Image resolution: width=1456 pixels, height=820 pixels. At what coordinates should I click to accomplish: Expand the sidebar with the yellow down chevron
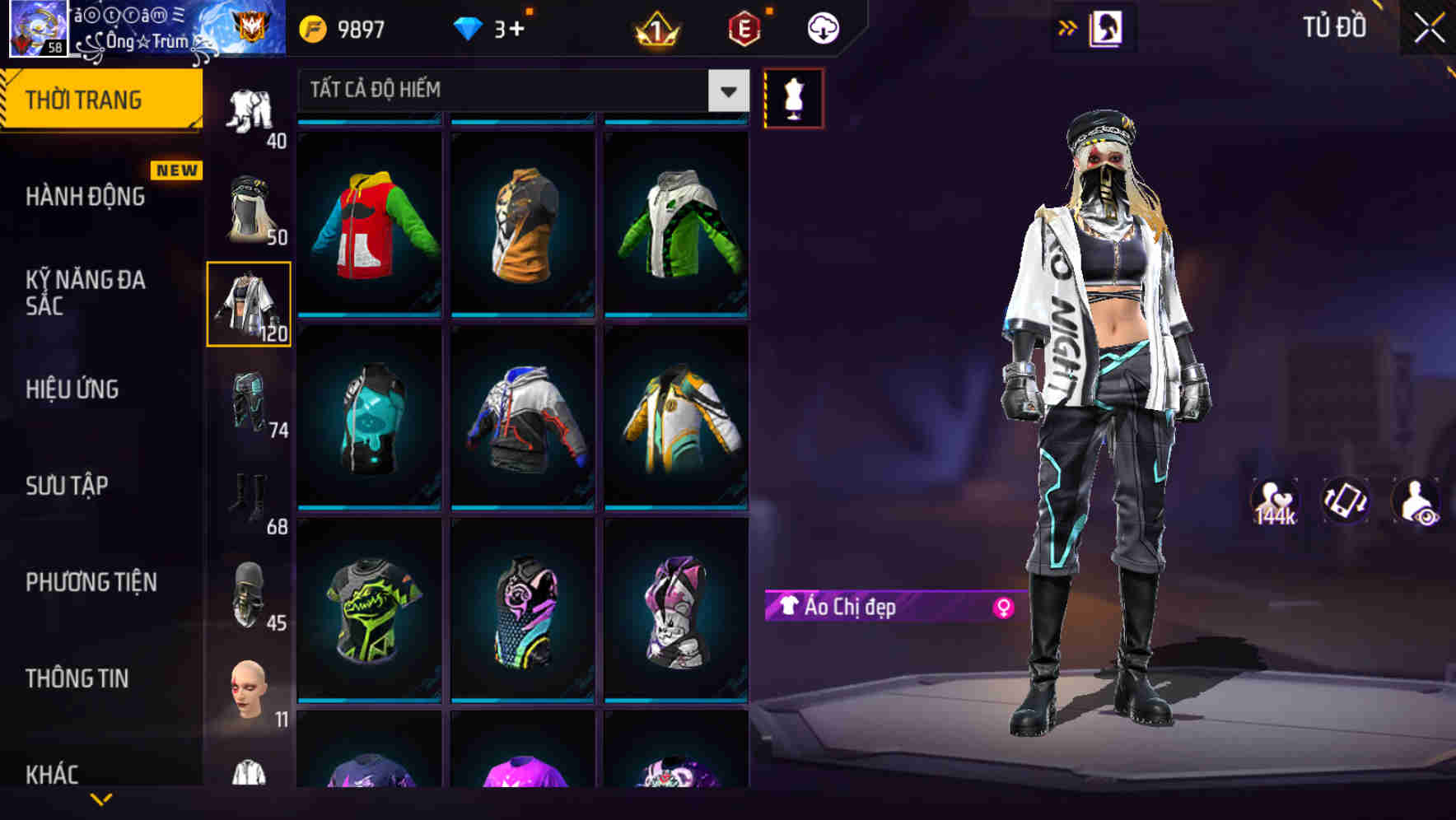click(x=100, y=799)
